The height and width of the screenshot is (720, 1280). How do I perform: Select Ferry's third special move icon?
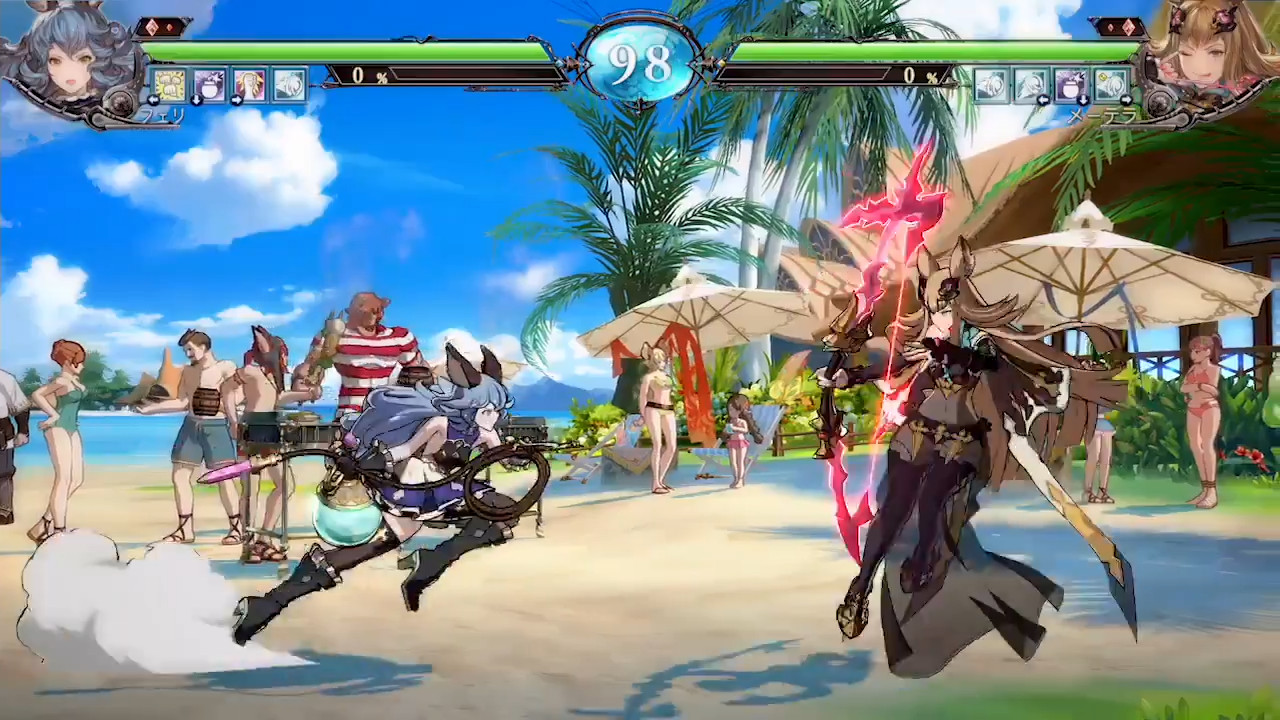pos(250,83)
